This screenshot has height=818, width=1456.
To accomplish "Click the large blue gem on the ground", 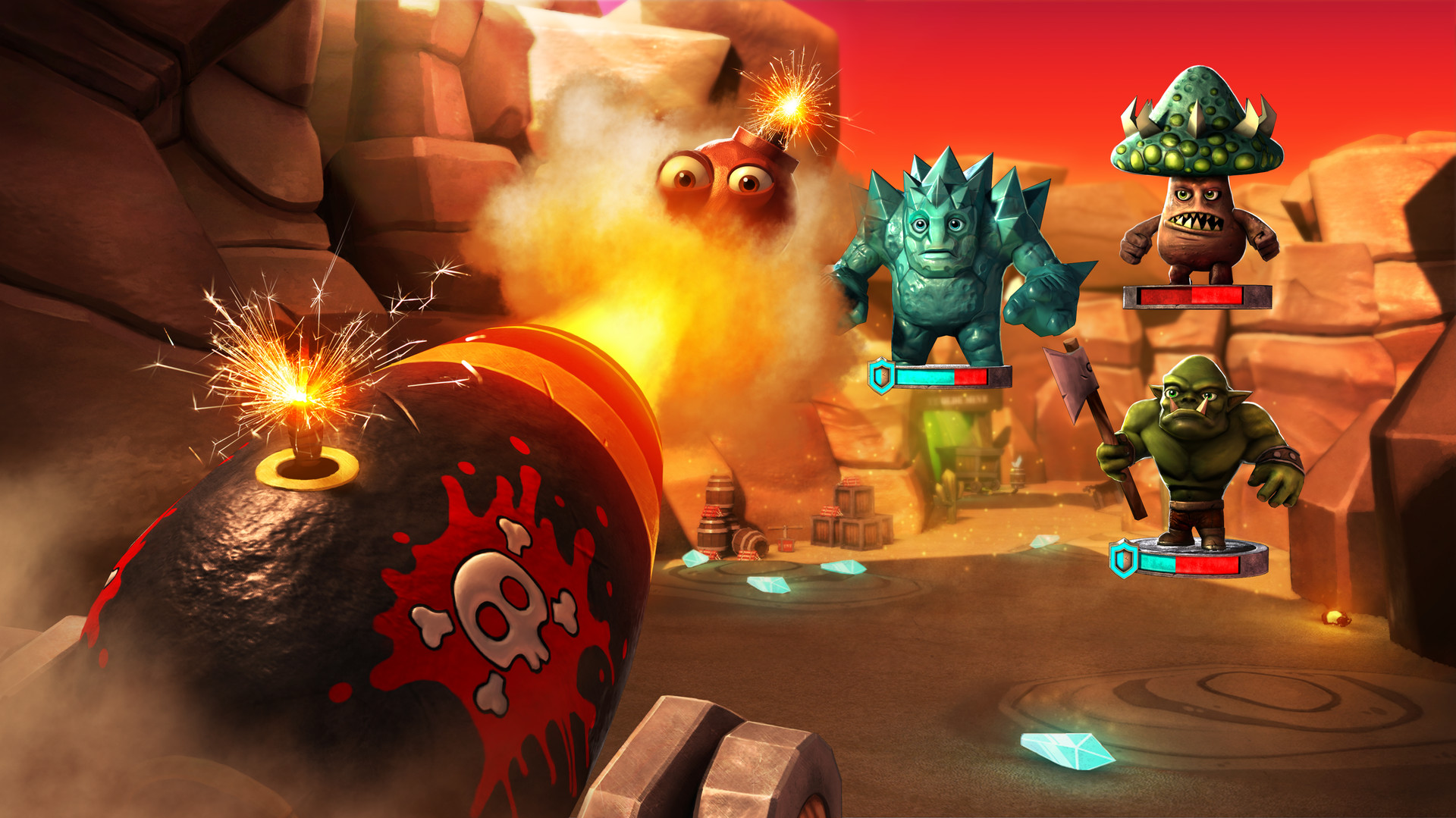I will [1069, 751].
